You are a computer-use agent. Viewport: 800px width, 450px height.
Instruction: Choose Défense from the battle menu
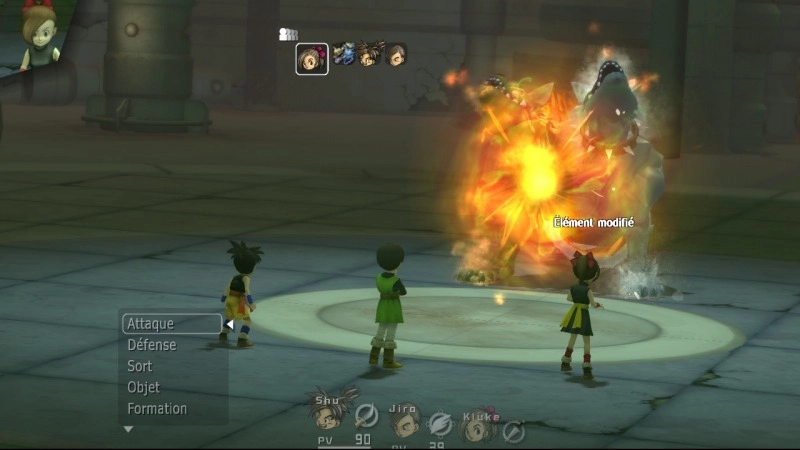click(x=152, y=345)
